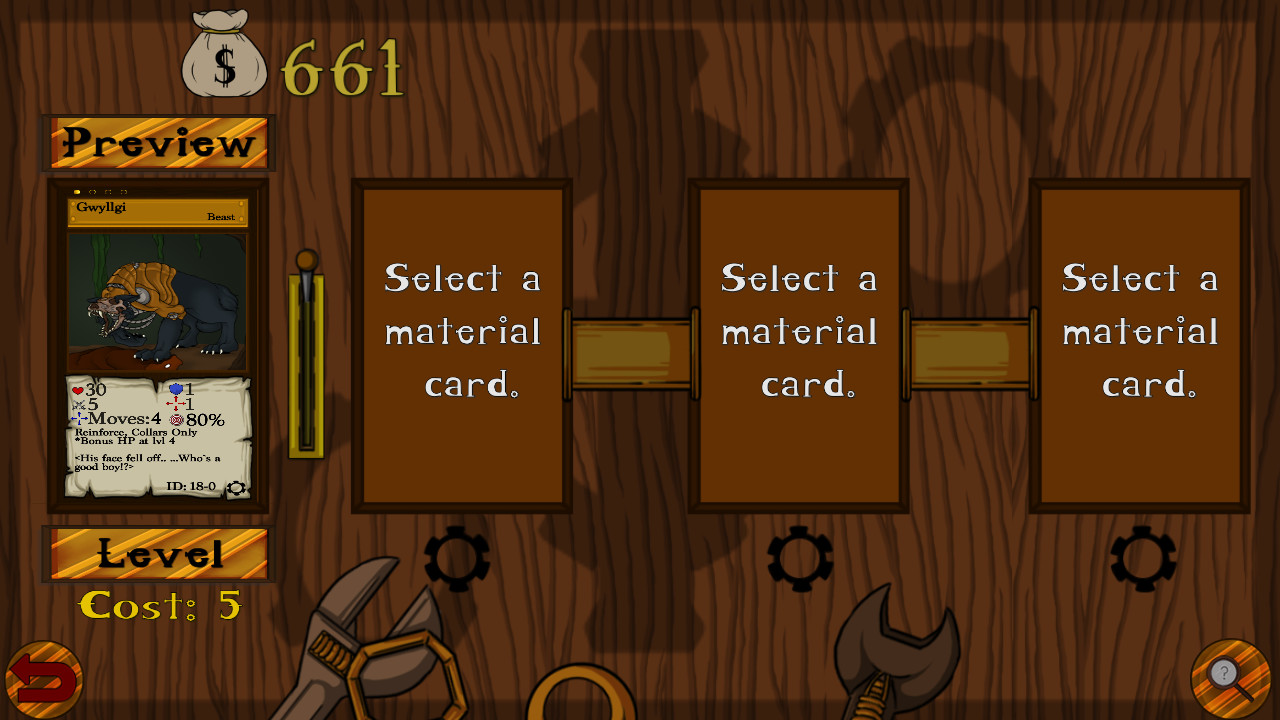
Task: Click the heart HP icon on the card
Action: [x=78, y=389]
